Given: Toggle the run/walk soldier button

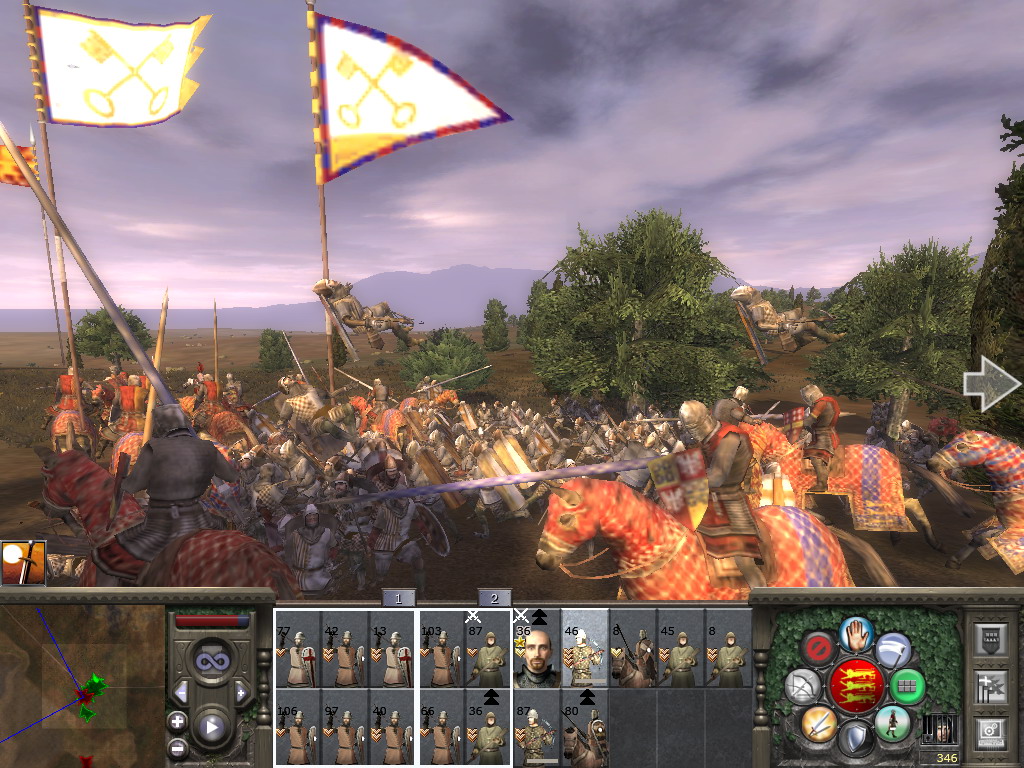Looking at the screenshot, I should 891,722.
